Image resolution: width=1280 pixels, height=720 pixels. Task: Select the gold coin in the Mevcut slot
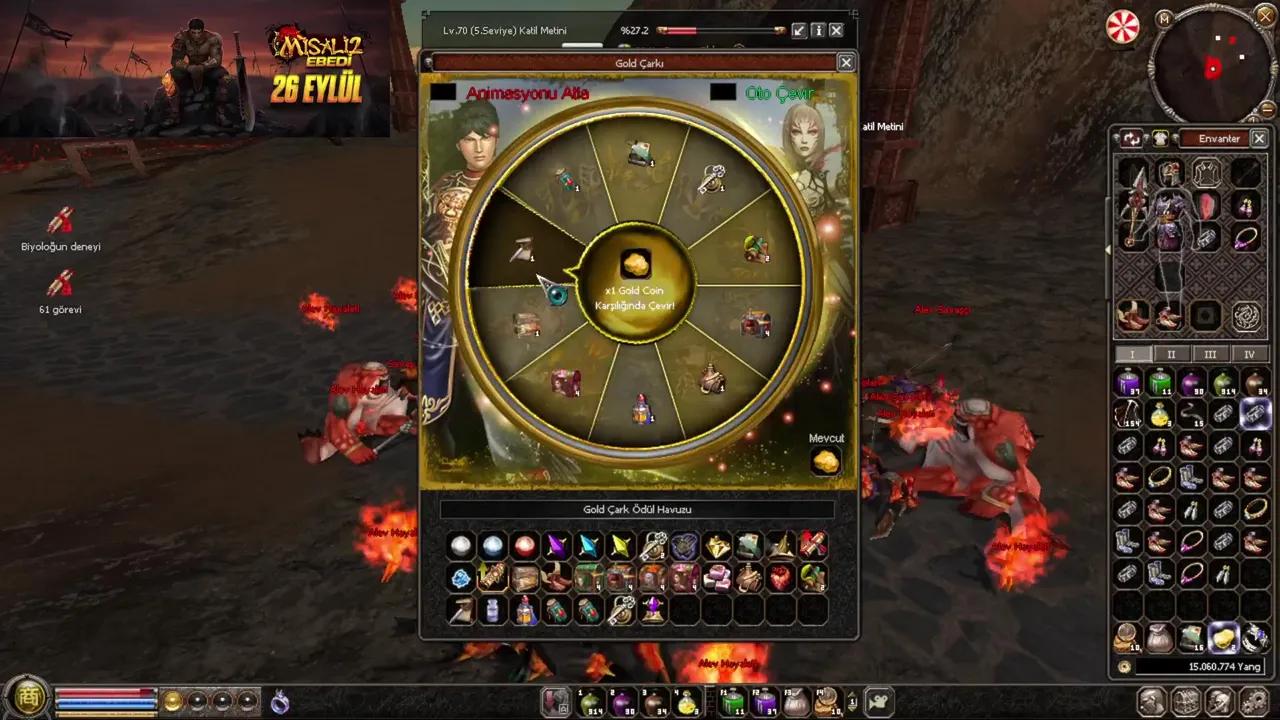(x=826, y=460)
